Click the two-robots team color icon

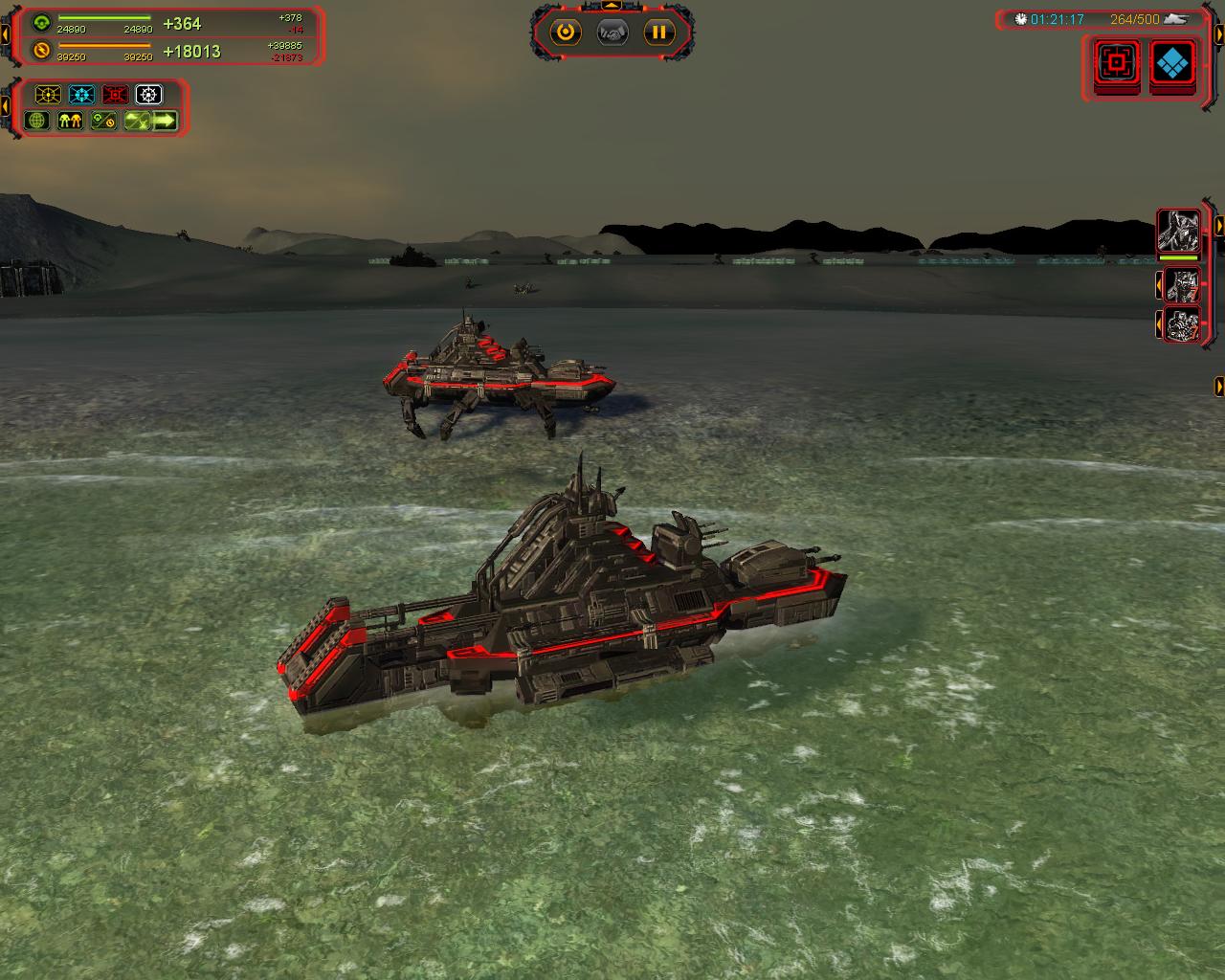[x=70, y=121]
